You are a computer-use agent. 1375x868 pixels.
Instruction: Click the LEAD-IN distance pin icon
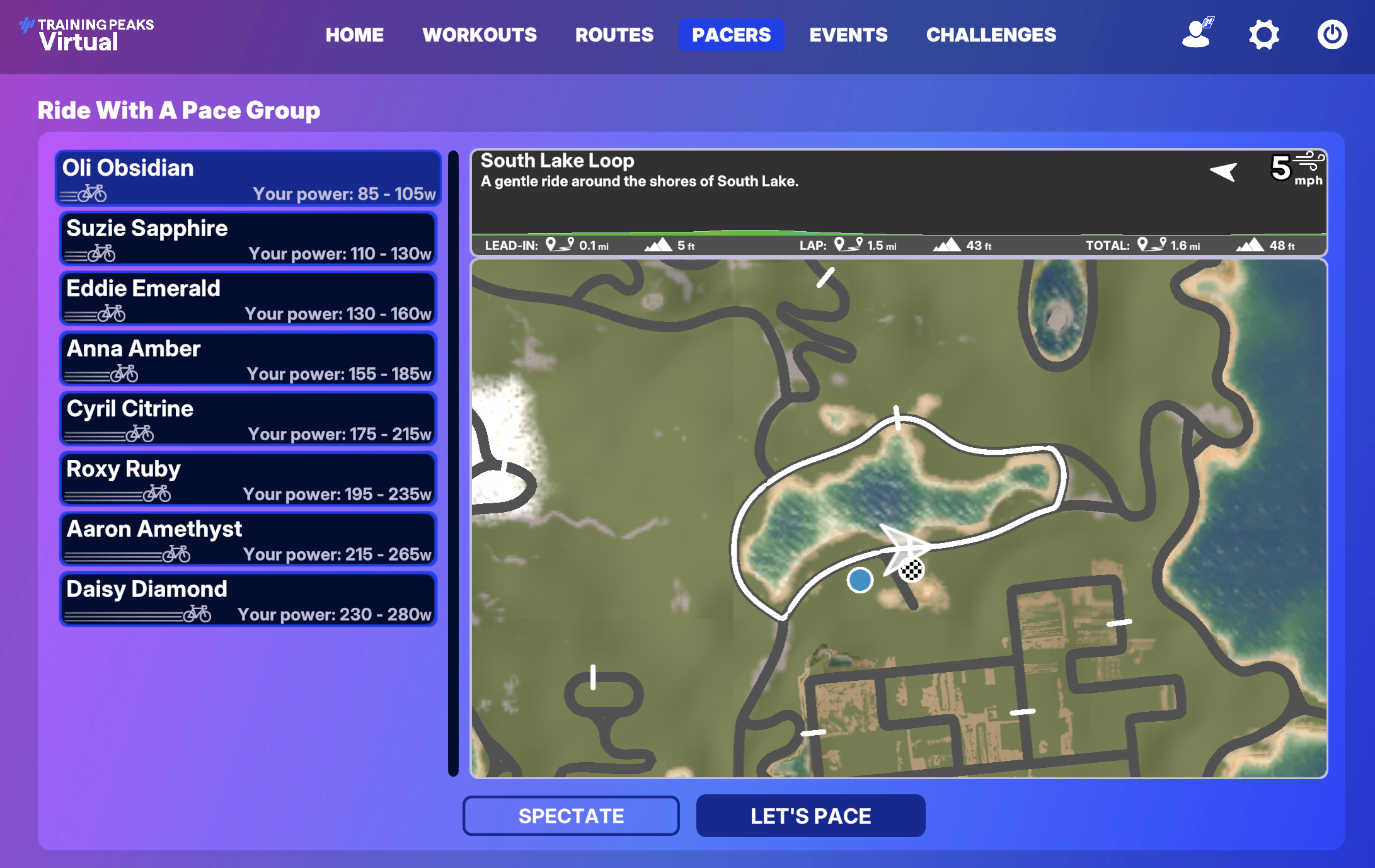click(x=558, y=245)
